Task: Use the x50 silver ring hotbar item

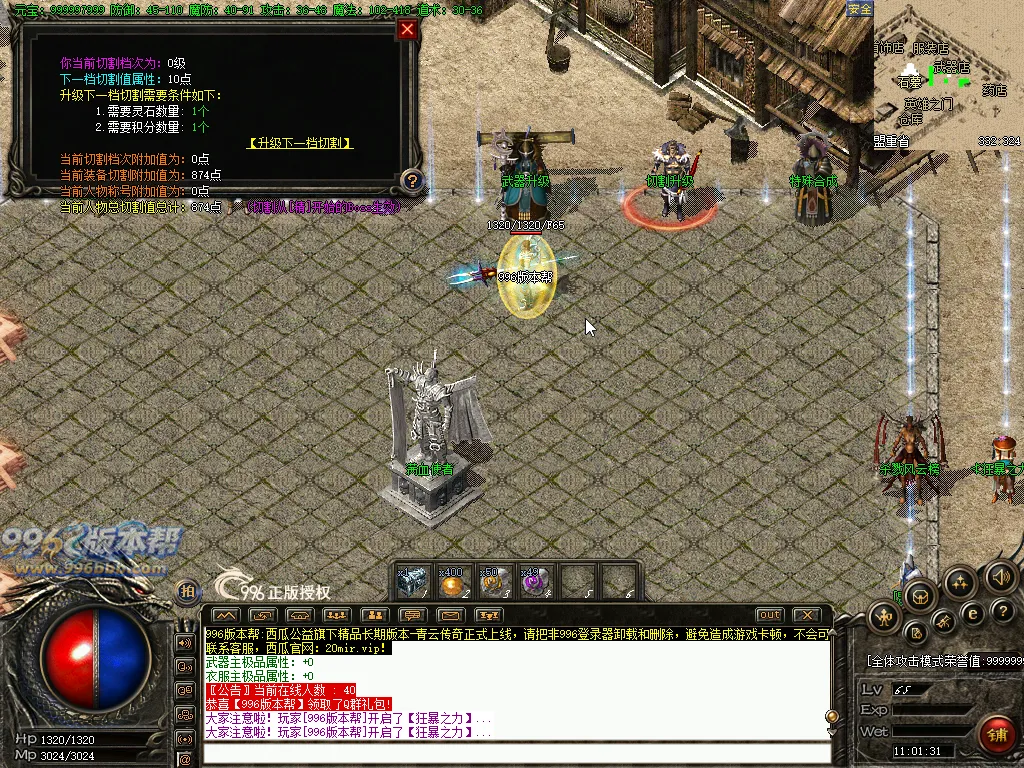Action: tap(493, 582)
